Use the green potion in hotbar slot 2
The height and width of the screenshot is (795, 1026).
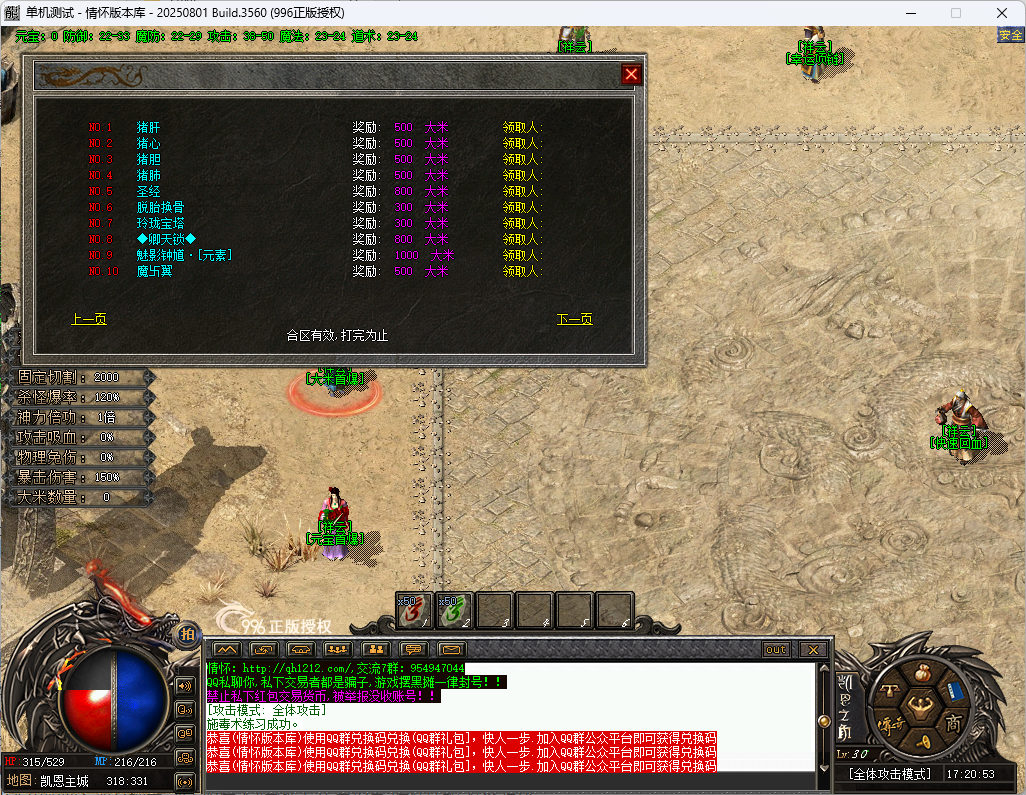coord(455,610)
